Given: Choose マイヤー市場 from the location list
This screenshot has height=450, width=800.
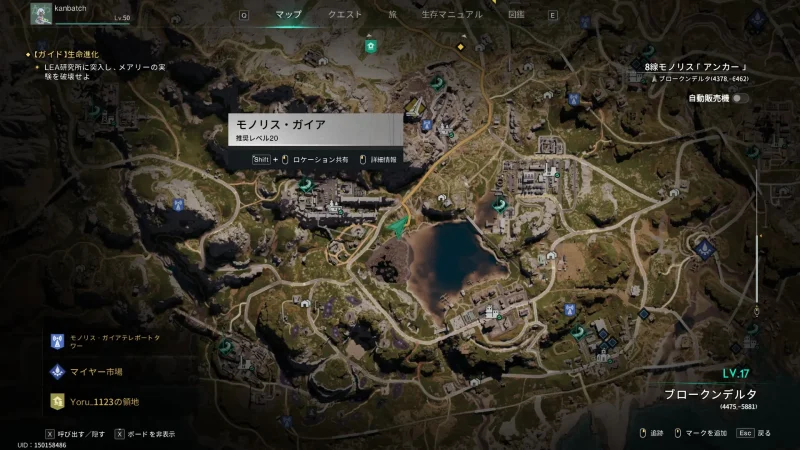Looking at the screenshot, I should 96,372.
